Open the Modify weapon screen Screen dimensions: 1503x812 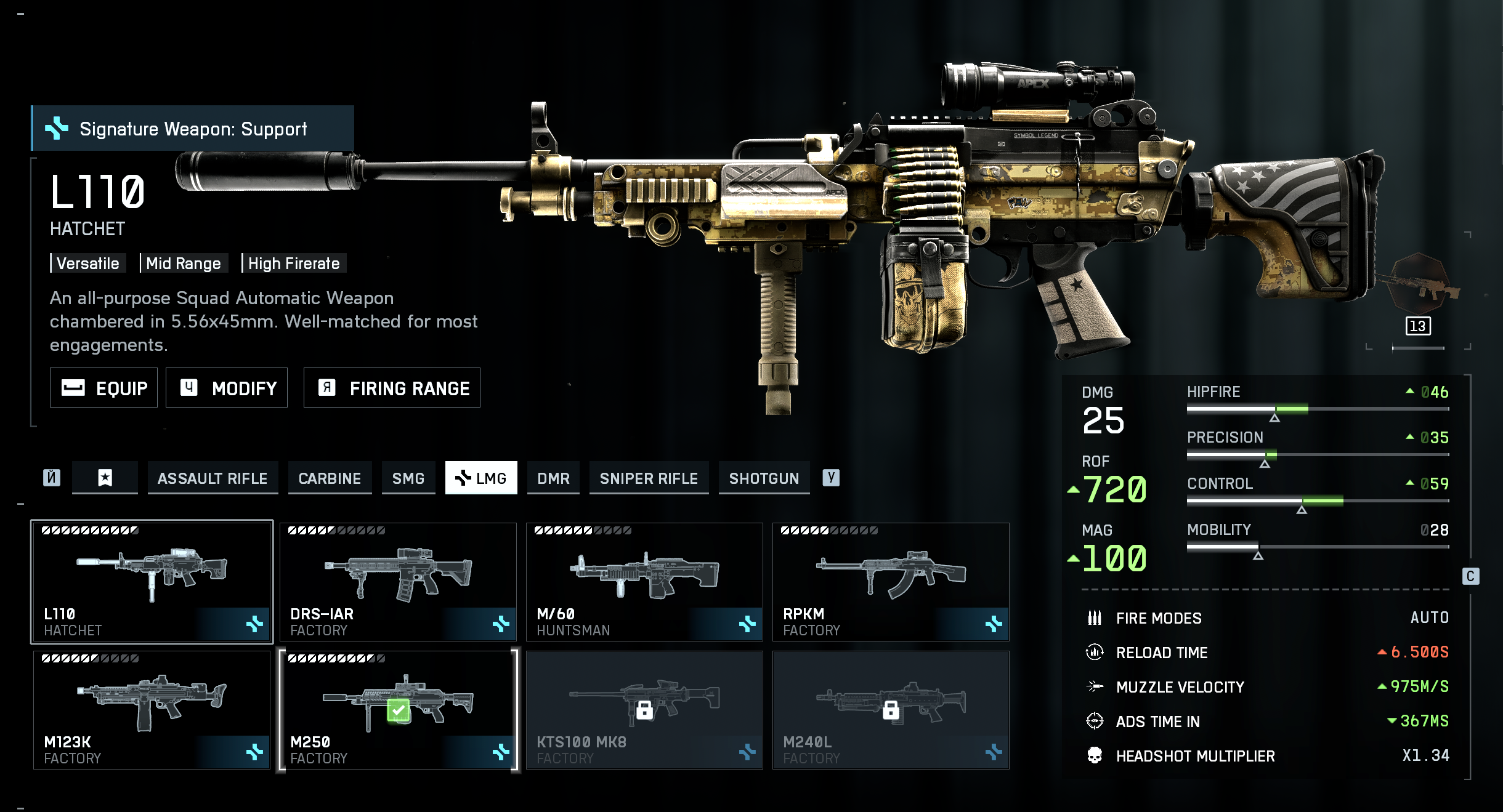click(227, 388)
